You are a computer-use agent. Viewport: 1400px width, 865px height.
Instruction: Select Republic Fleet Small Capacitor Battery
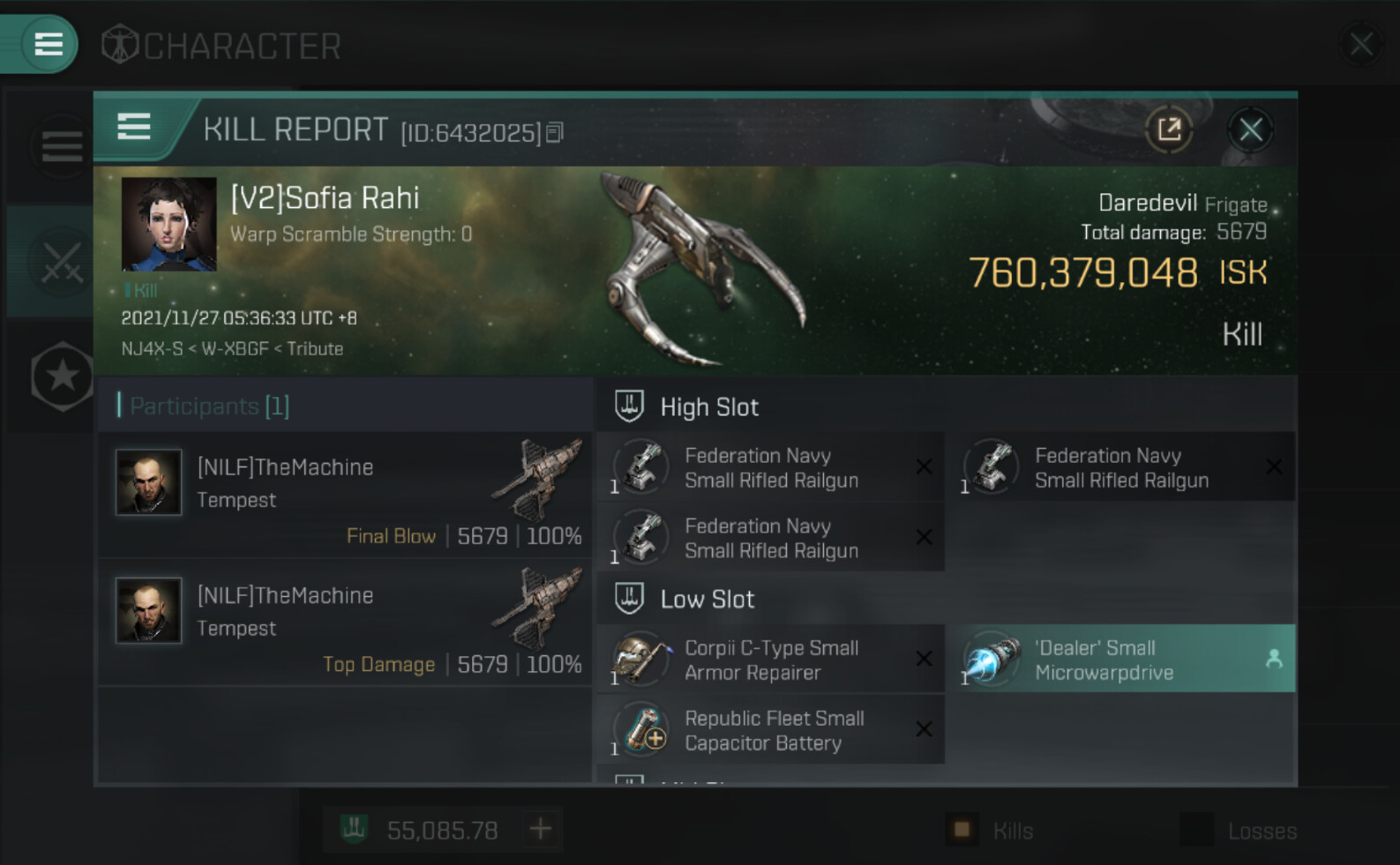click(769, 730)
